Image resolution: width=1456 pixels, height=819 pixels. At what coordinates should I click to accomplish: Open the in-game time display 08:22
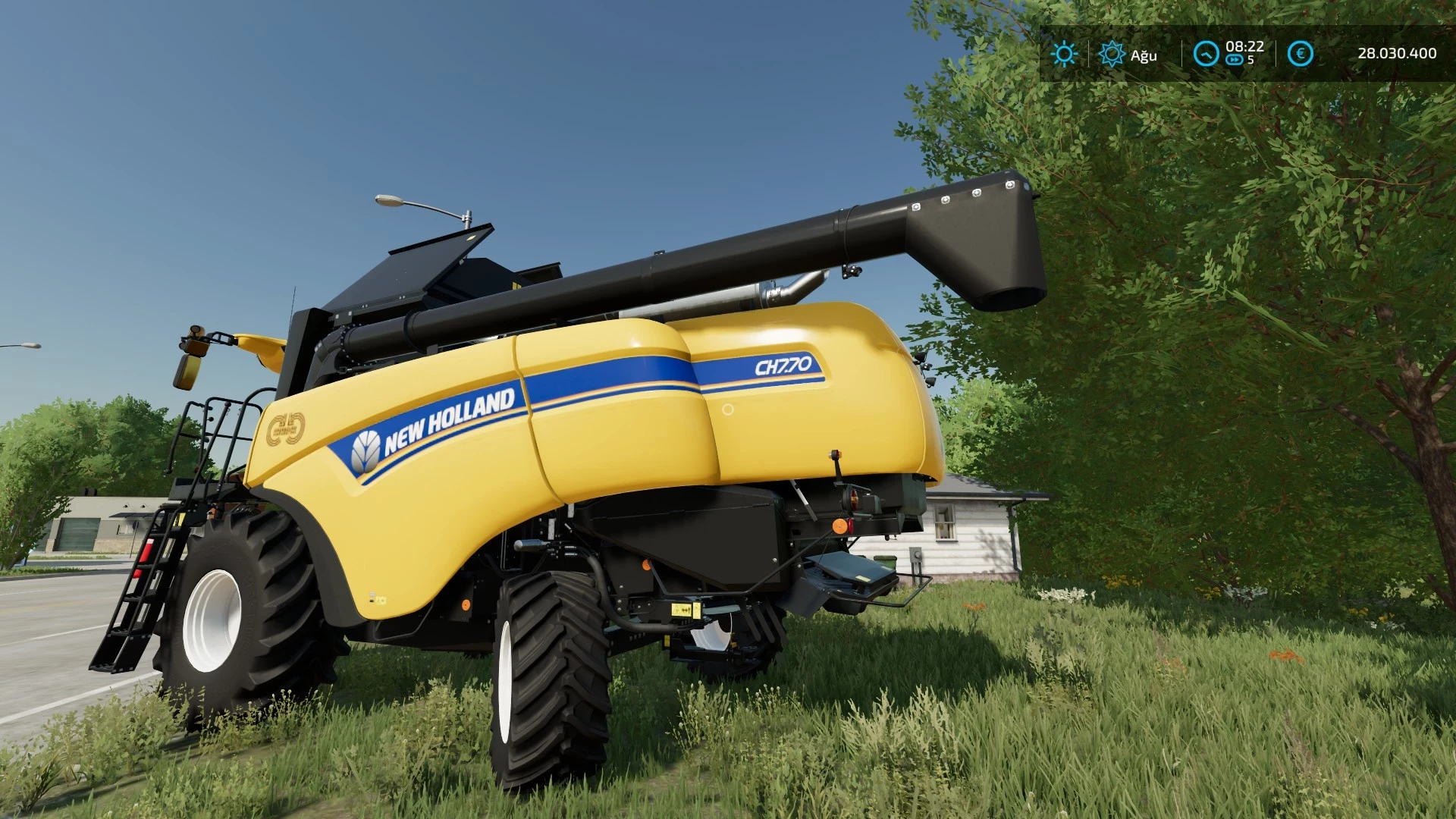pyautogui.click(x=1244, y=47)
